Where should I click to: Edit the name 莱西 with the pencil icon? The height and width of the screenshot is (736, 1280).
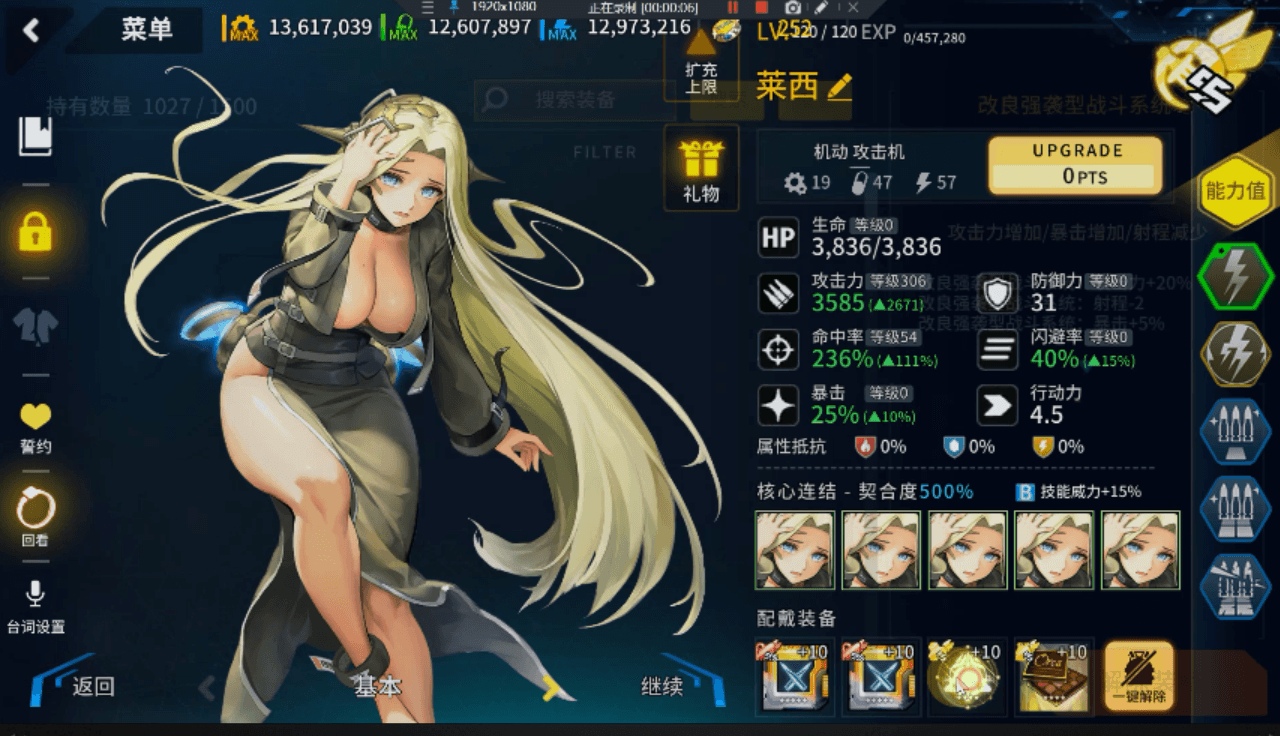coord(839,87)
